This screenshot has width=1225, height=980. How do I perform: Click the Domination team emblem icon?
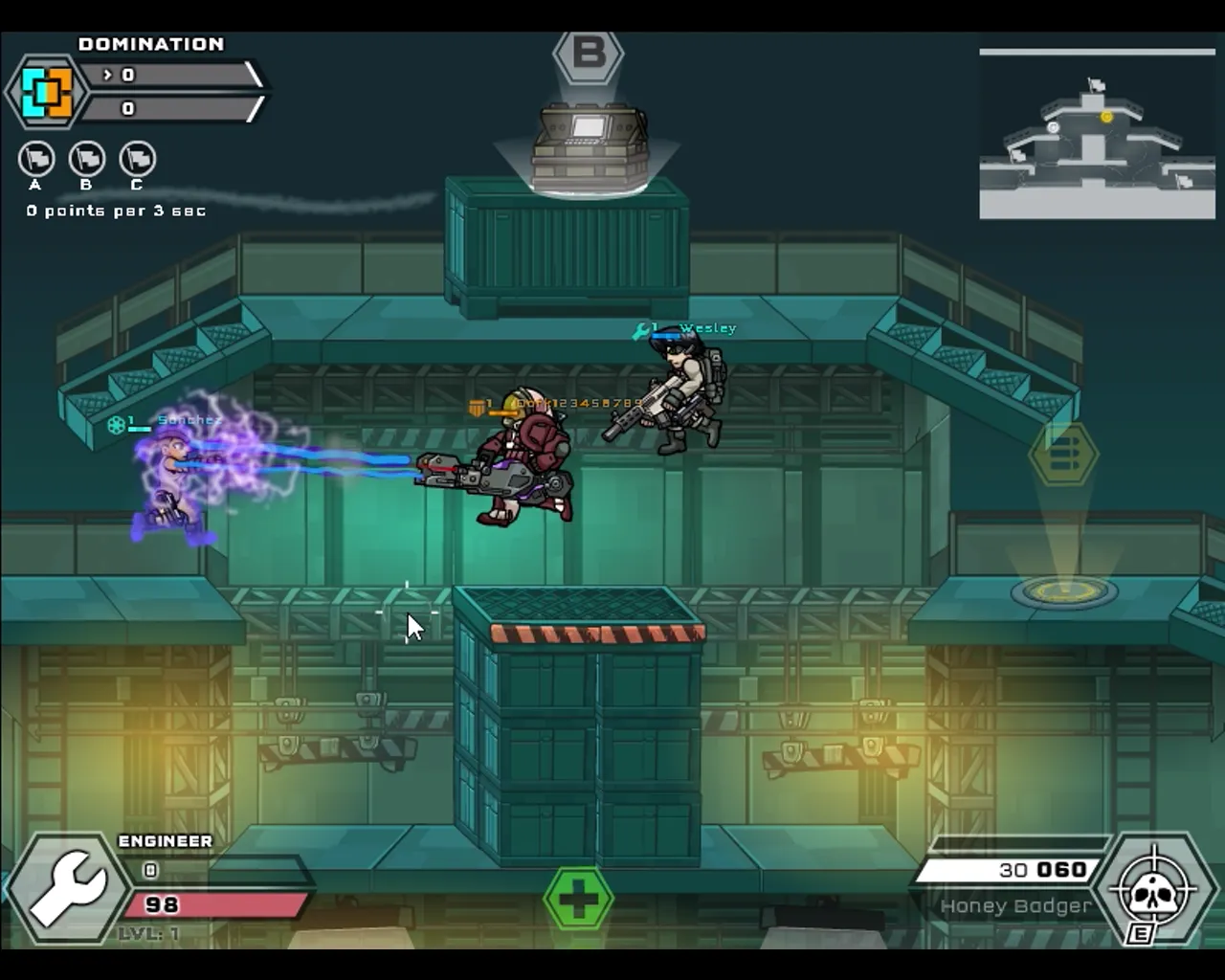47,91
